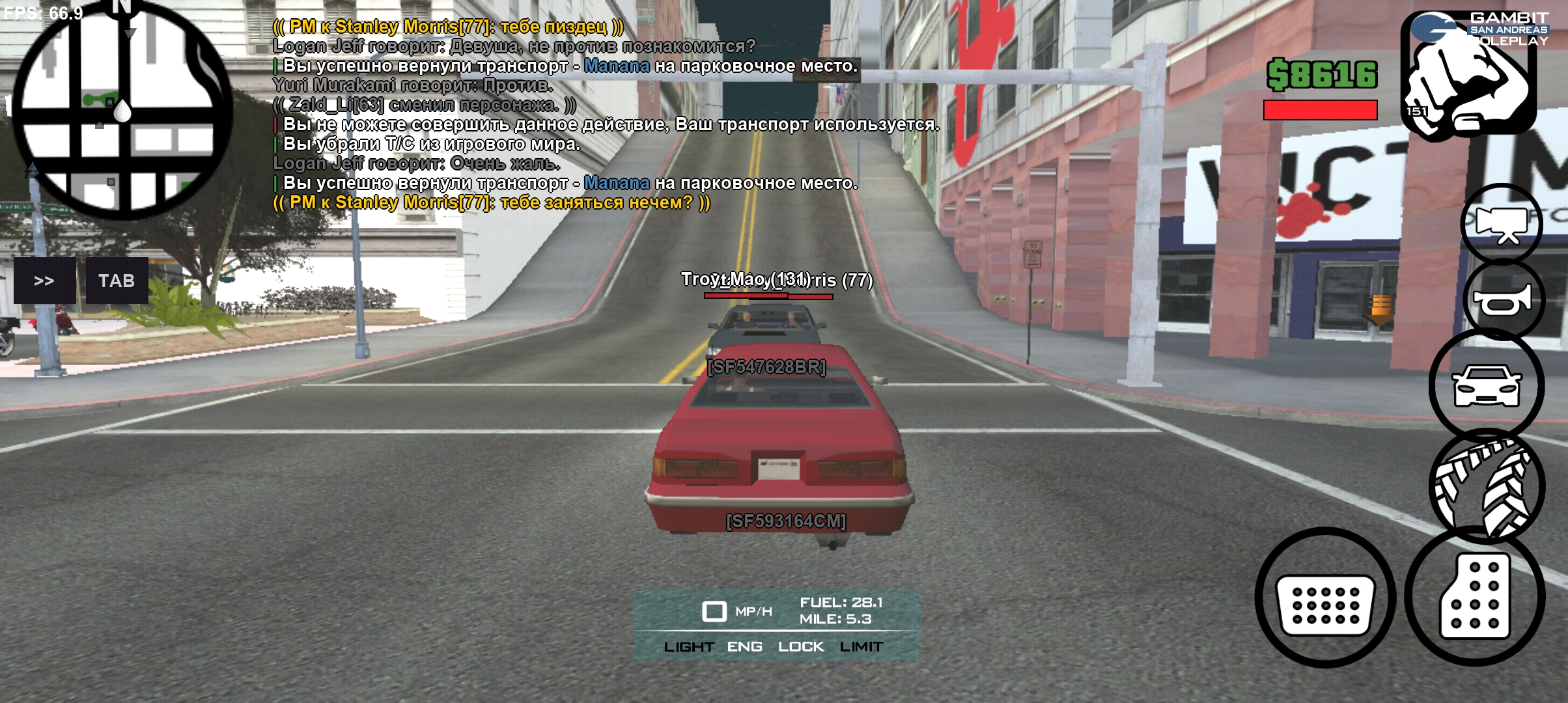The image size is (1568, 703).
Task: Tap the wide brake pedal
Action: (1325, 598)
